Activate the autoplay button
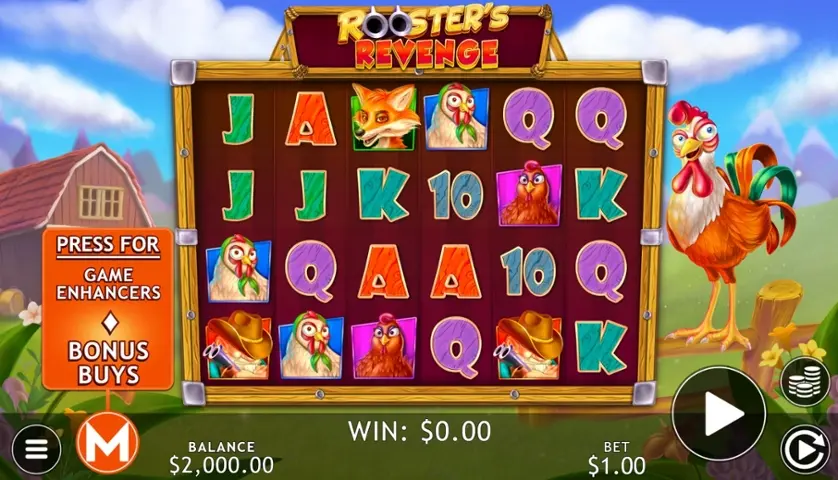This screenshot has height=480, width=838. pyautogui.click(x=805, y=448)
